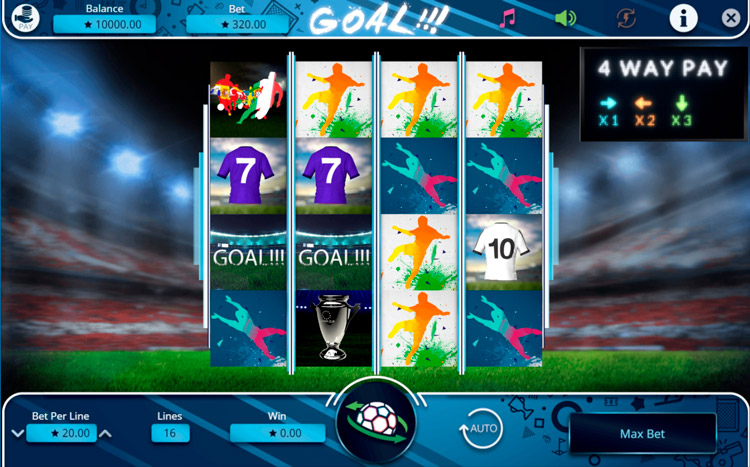Toggle the pink music note
The height and width of the screenshot is (467, 750).
508,19
